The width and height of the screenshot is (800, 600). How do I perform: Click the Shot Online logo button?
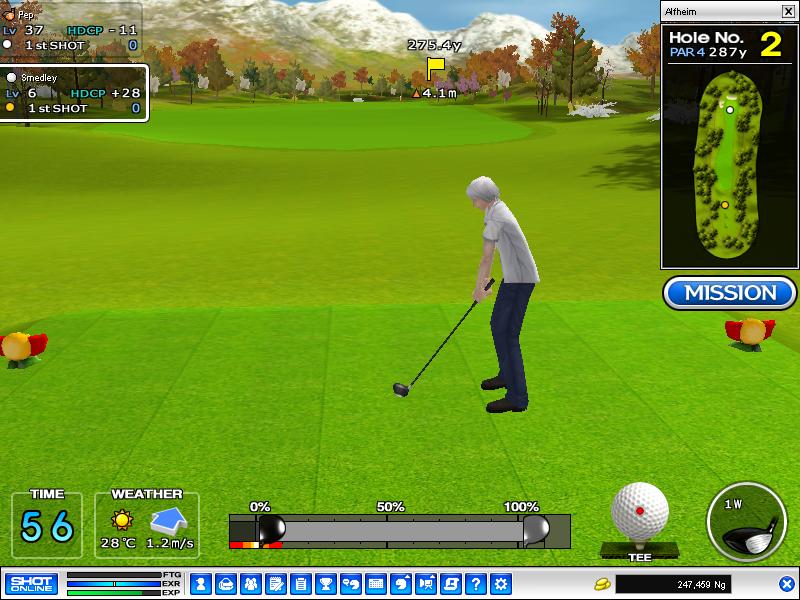tap(31, 583)
